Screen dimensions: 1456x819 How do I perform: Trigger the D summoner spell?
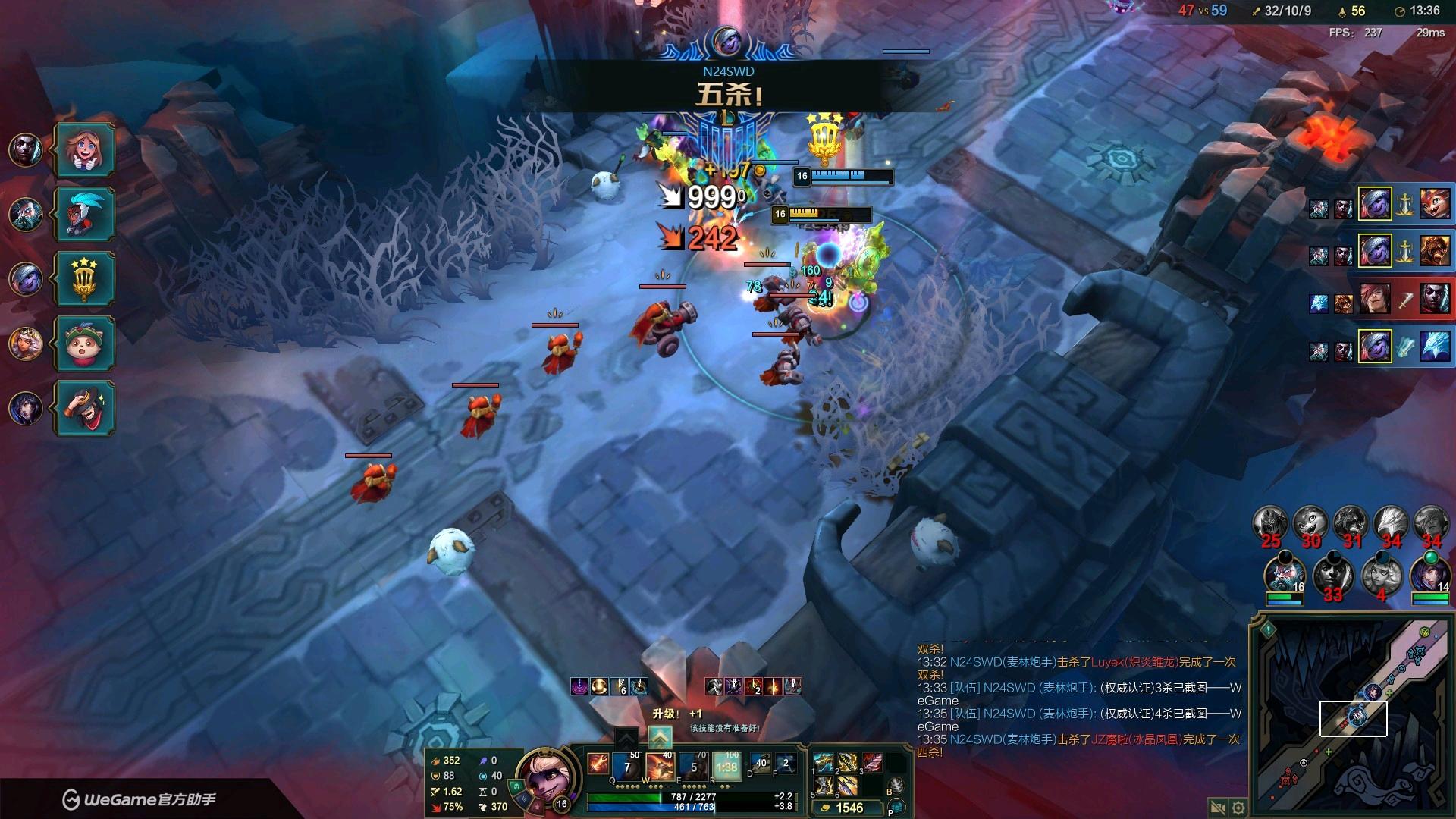coord(761,764)
